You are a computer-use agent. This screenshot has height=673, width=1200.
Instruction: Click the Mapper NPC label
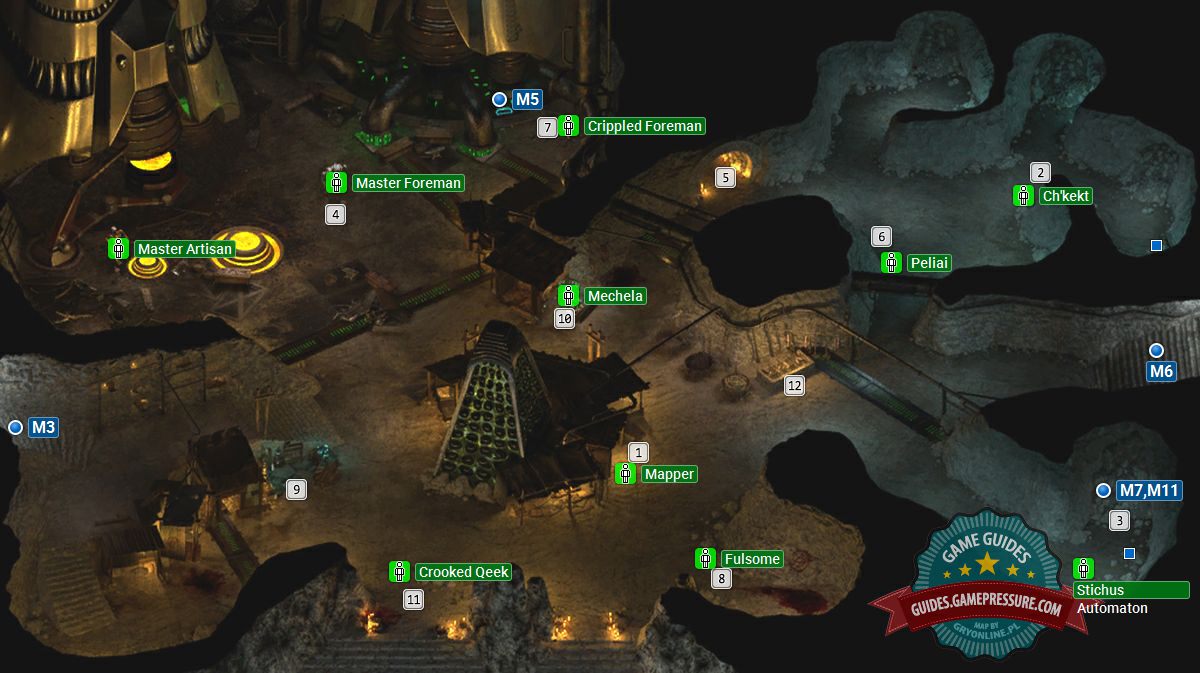[x=669, y=474]
